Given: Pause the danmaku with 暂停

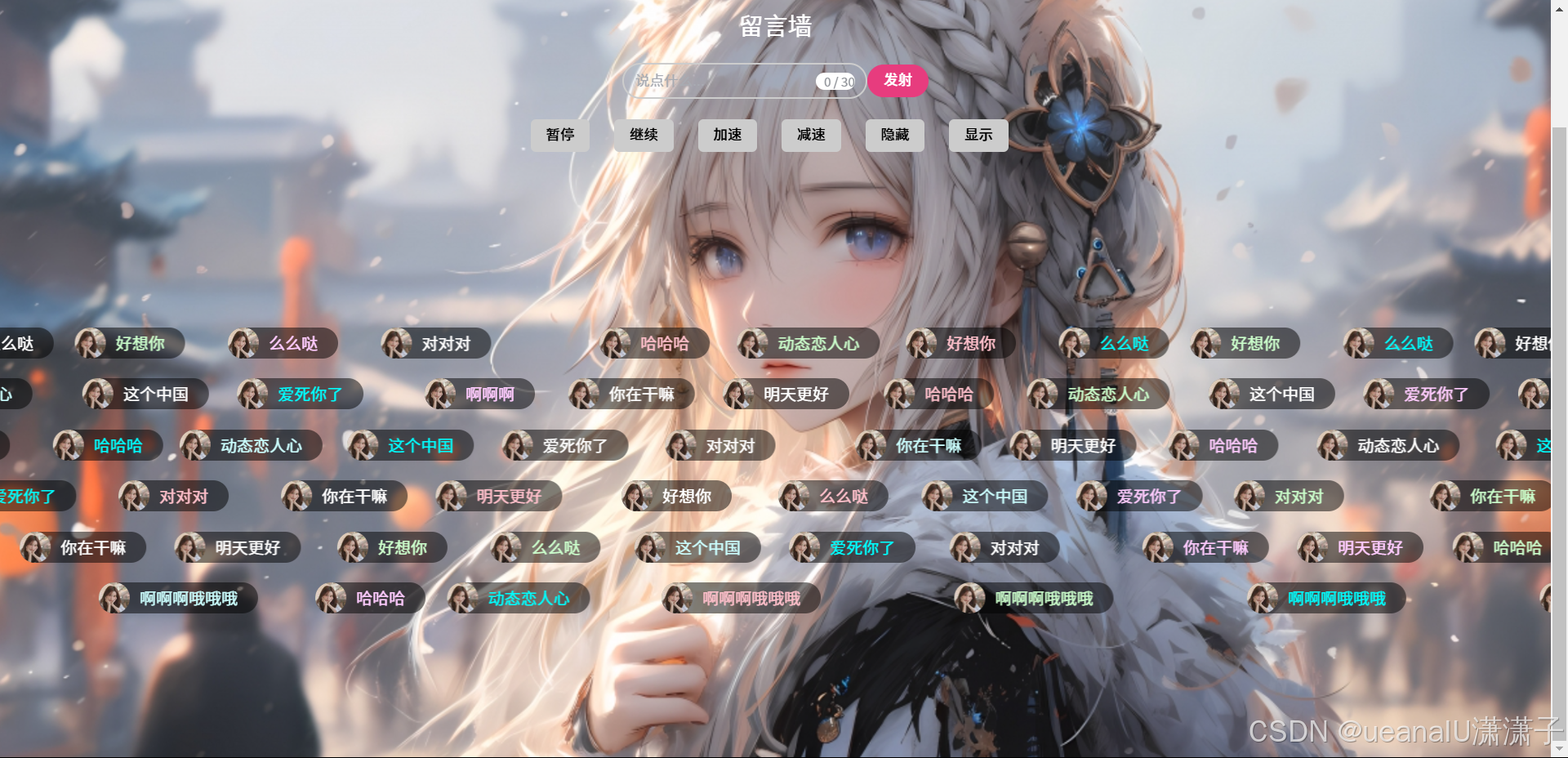Looking at the screenshot, I should (560, 135).
